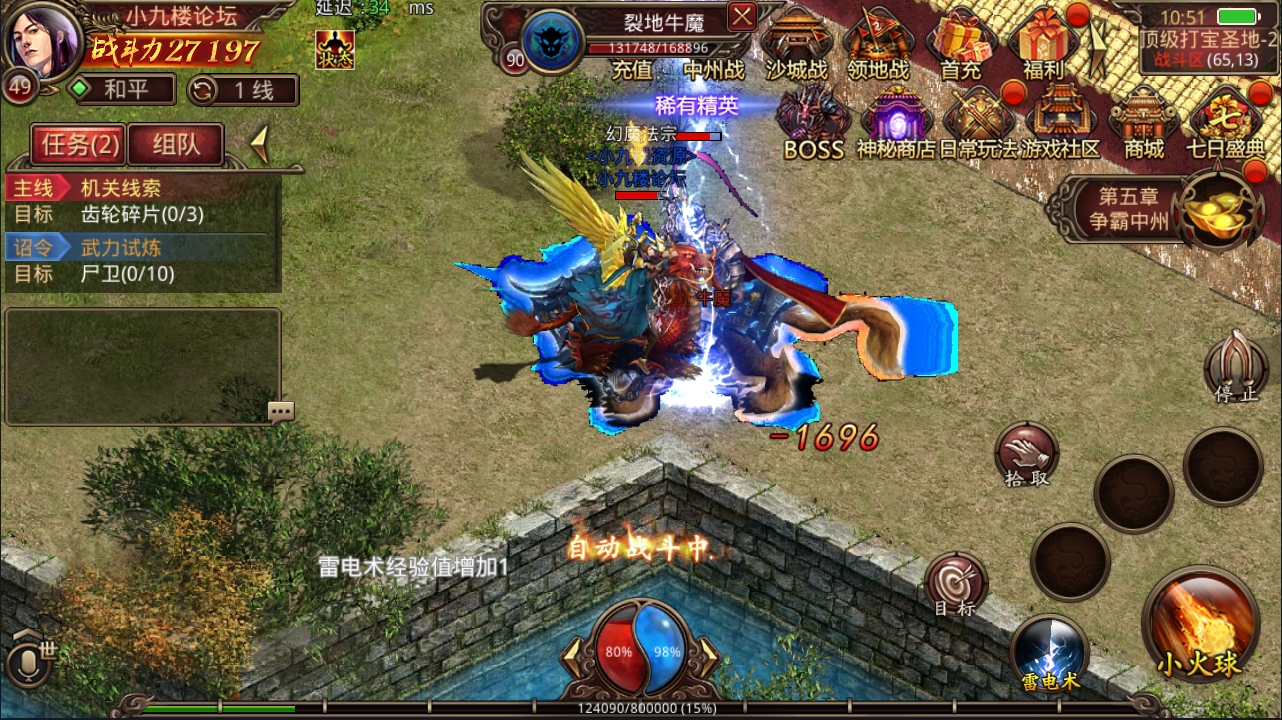Open the 任务 quest tab
The image size is (1282, 720).
point(79,145)
